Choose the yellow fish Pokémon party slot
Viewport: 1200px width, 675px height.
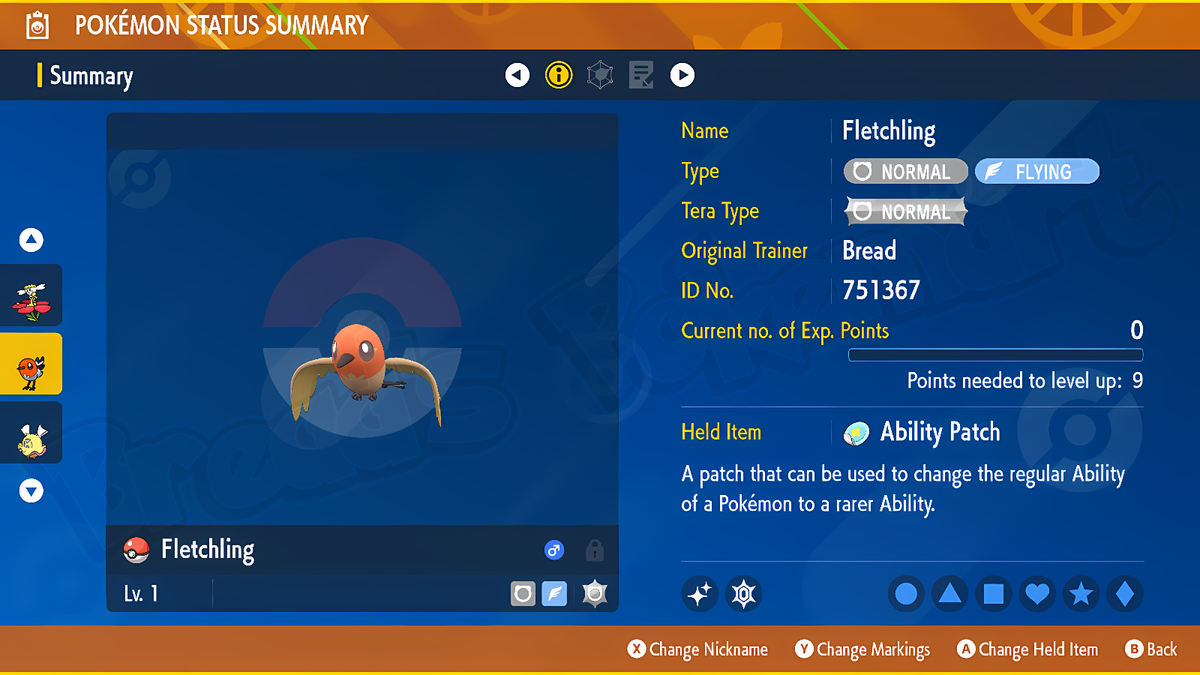point(31,433)
